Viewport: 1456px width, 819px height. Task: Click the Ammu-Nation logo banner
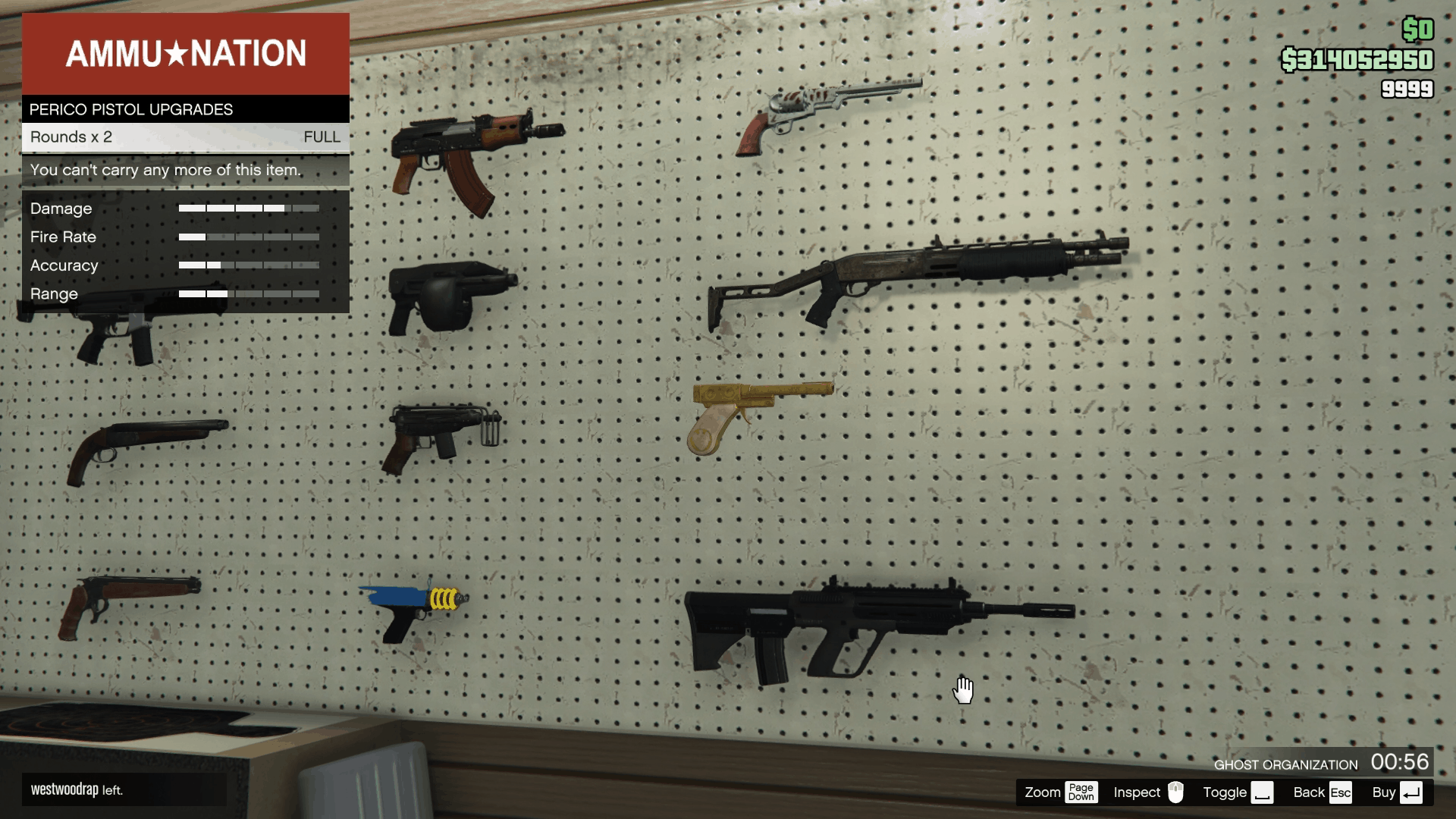click(187, 53)
